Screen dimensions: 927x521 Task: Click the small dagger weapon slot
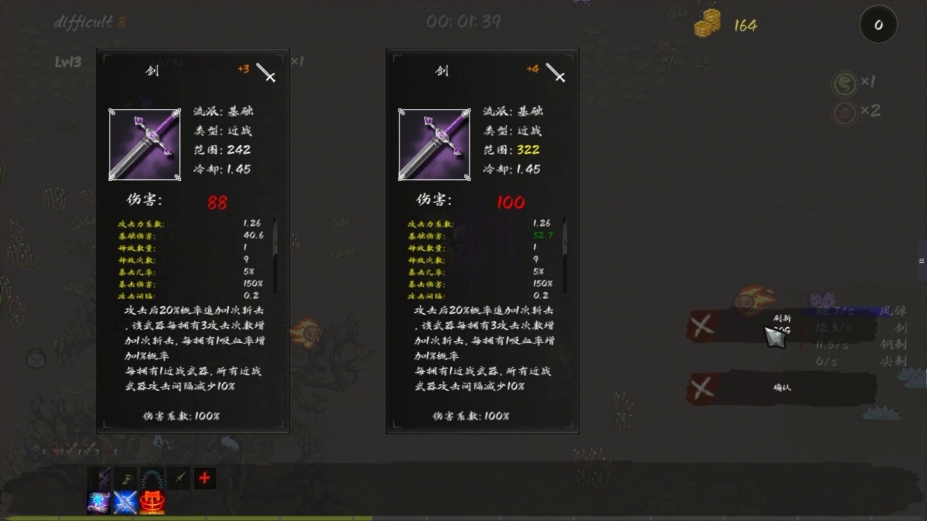point(179,478)
